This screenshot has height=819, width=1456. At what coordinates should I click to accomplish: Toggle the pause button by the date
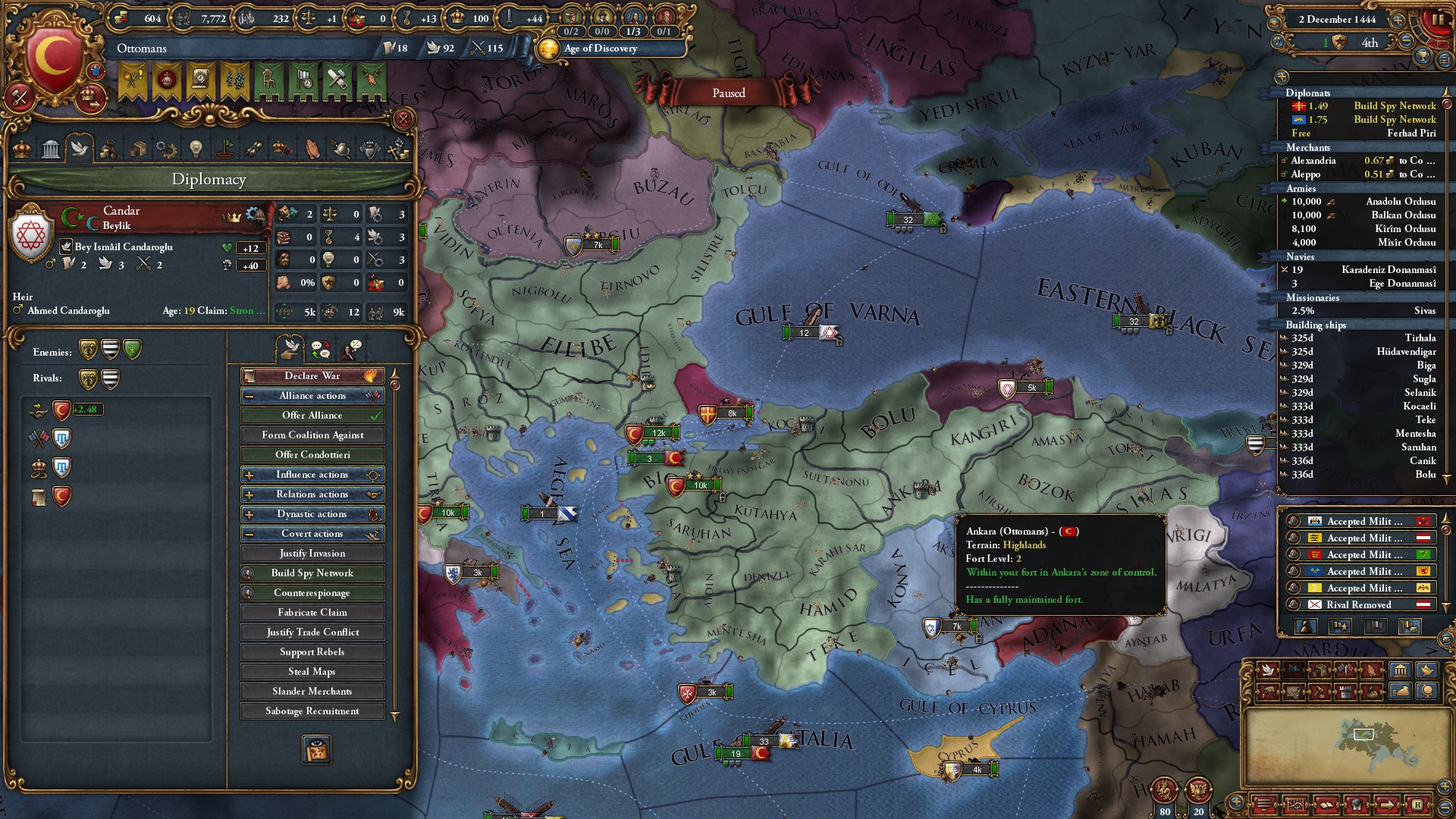tap(1437, 20)
